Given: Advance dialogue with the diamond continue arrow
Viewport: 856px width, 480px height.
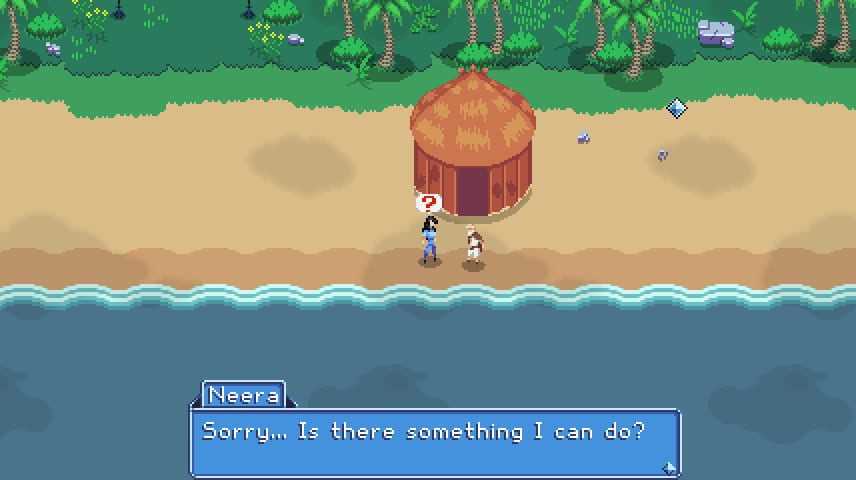Looking at the screenshot, I should 669,466.
